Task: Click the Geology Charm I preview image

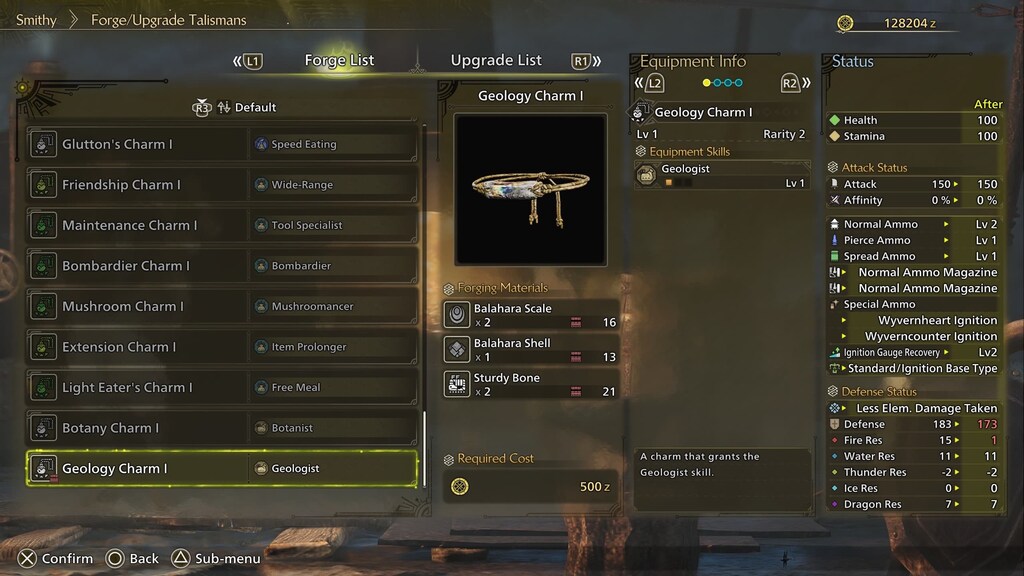Action: (x=530, y=188)
